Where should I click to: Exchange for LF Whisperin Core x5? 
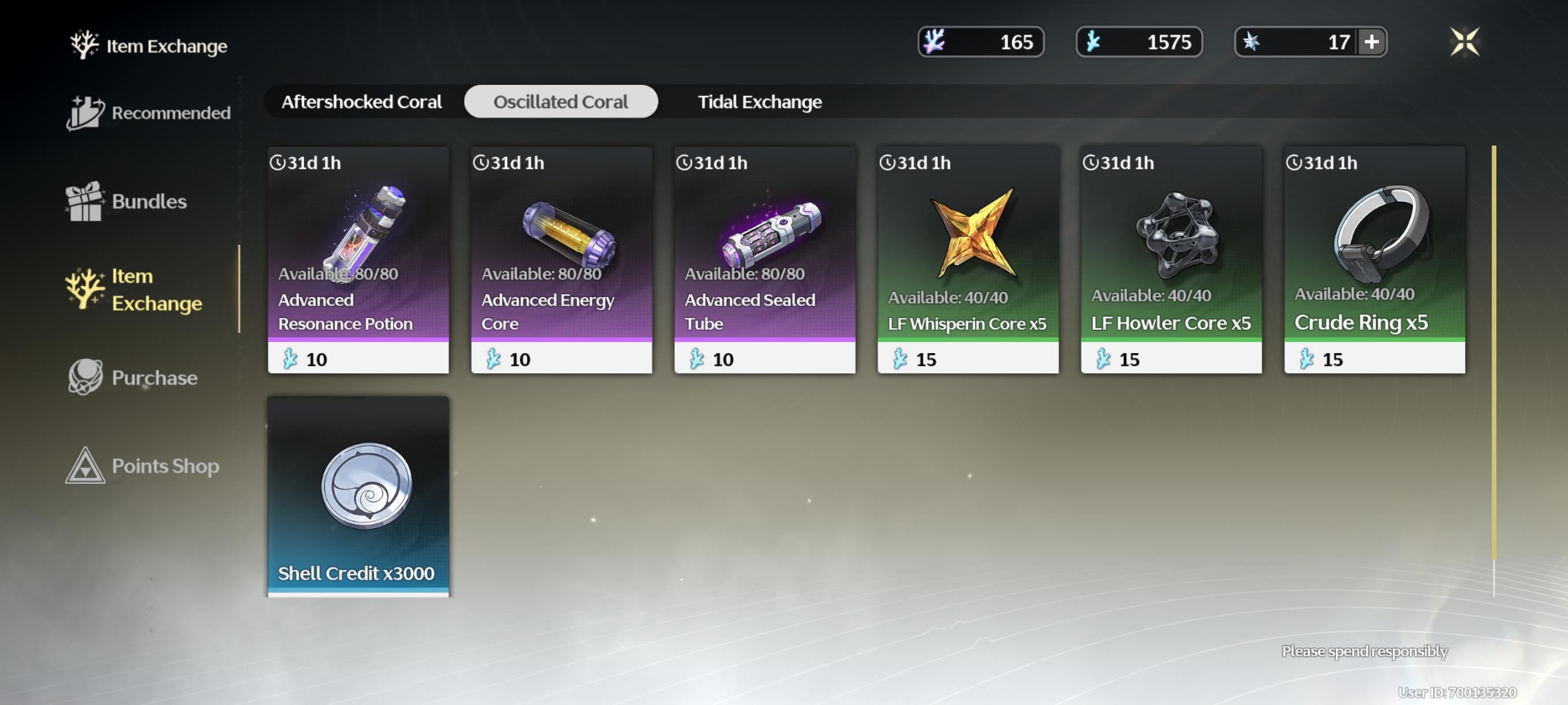coord(968,259)
